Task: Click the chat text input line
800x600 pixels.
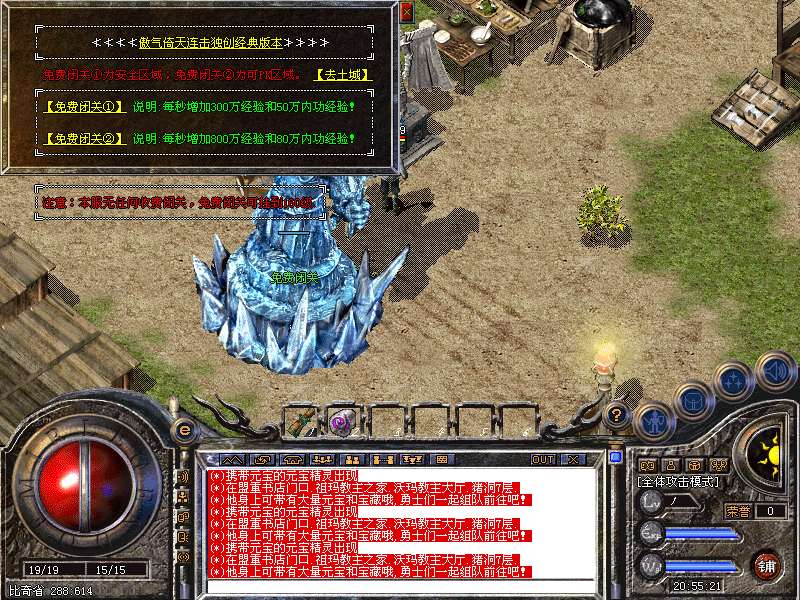Action: 400,585
